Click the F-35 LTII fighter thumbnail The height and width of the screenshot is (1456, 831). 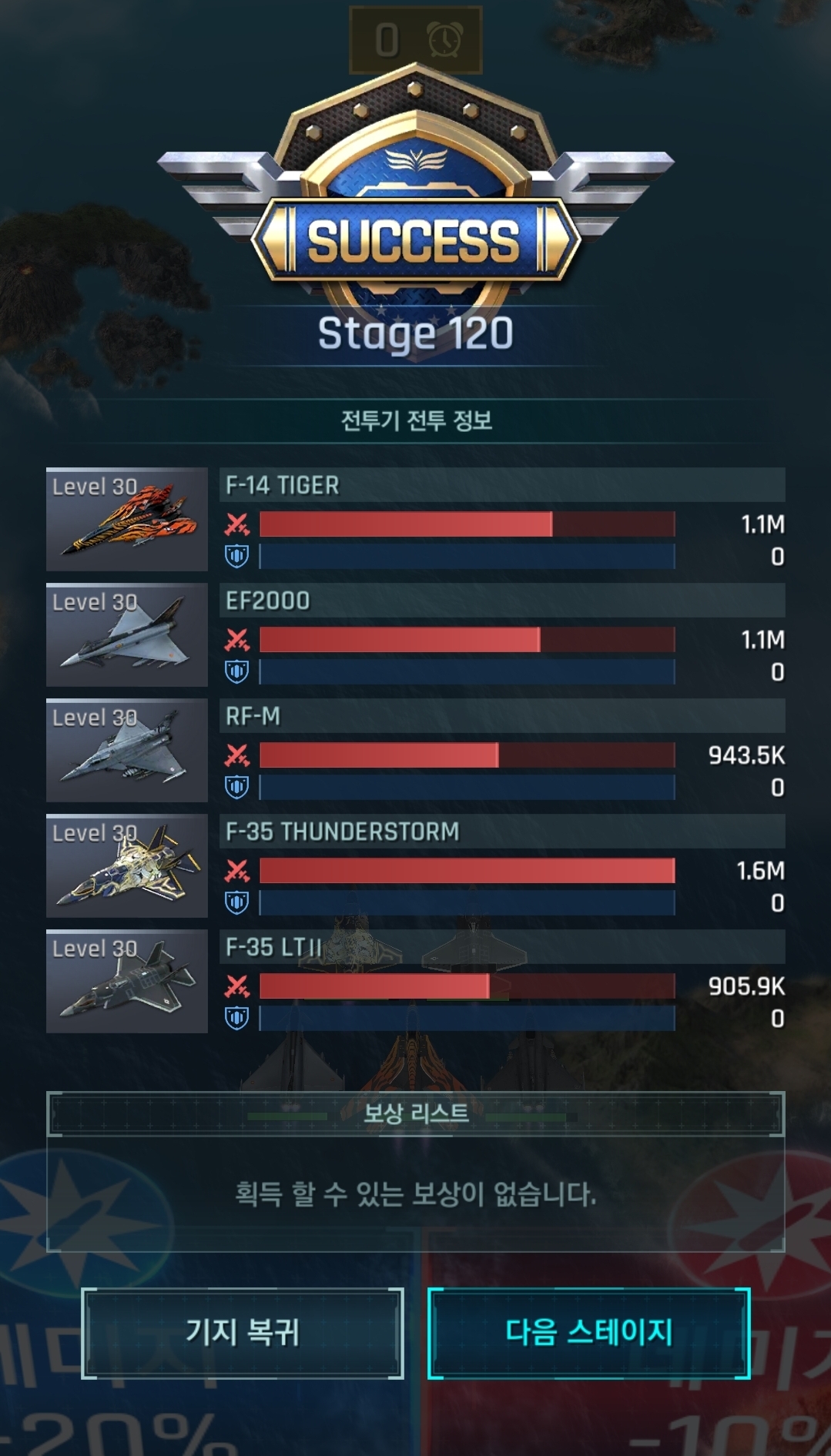(127, 981)
